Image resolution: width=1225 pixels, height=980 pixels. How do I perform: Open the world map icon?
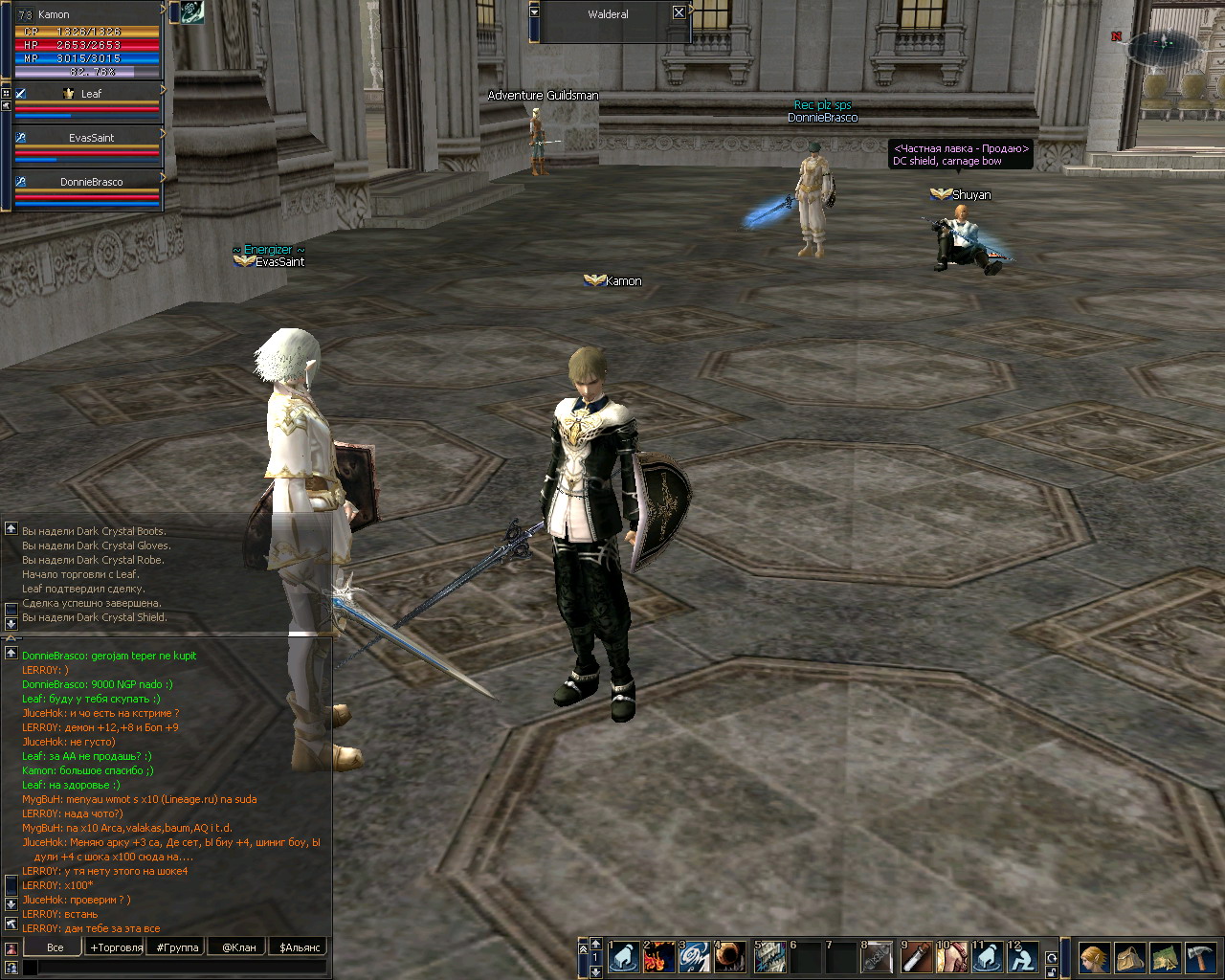pyautogui.click(x=1165, y=957)
